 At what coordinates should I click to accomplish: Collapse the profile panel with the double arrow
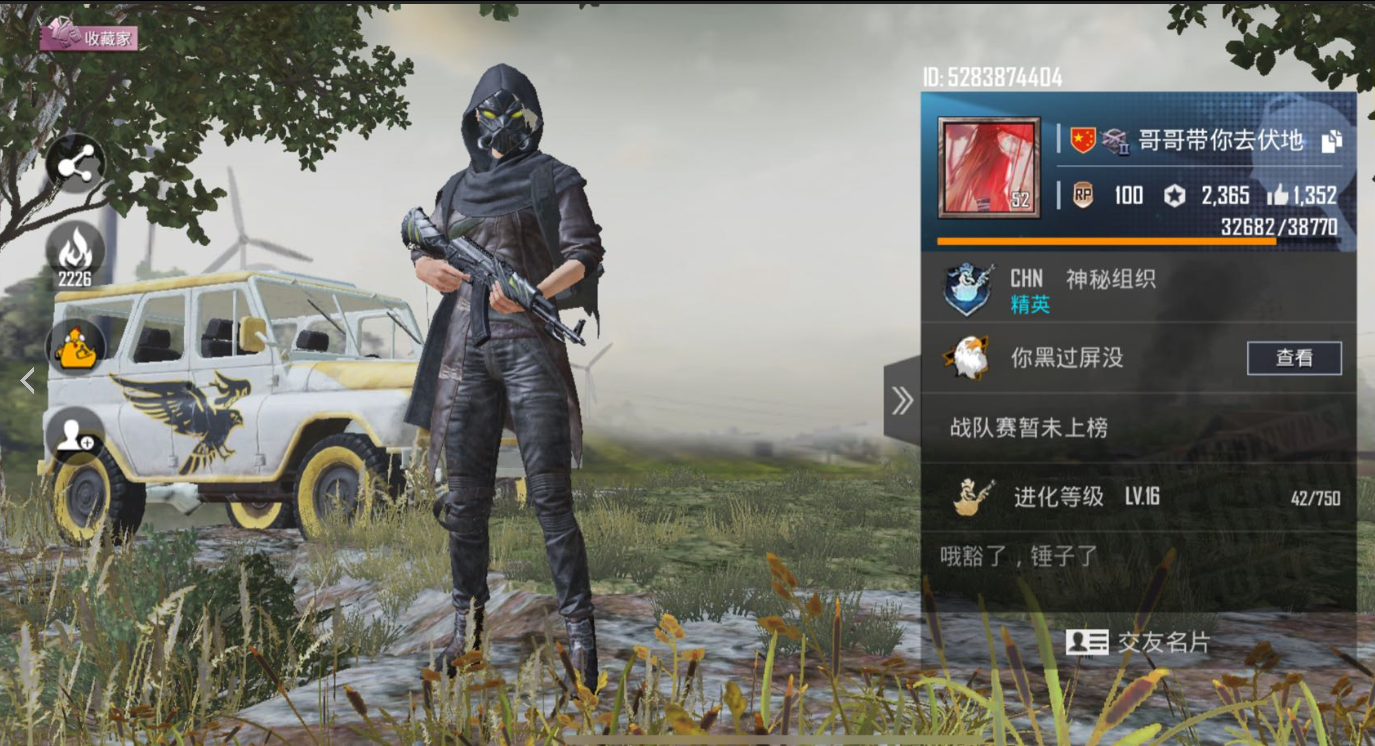902,401
